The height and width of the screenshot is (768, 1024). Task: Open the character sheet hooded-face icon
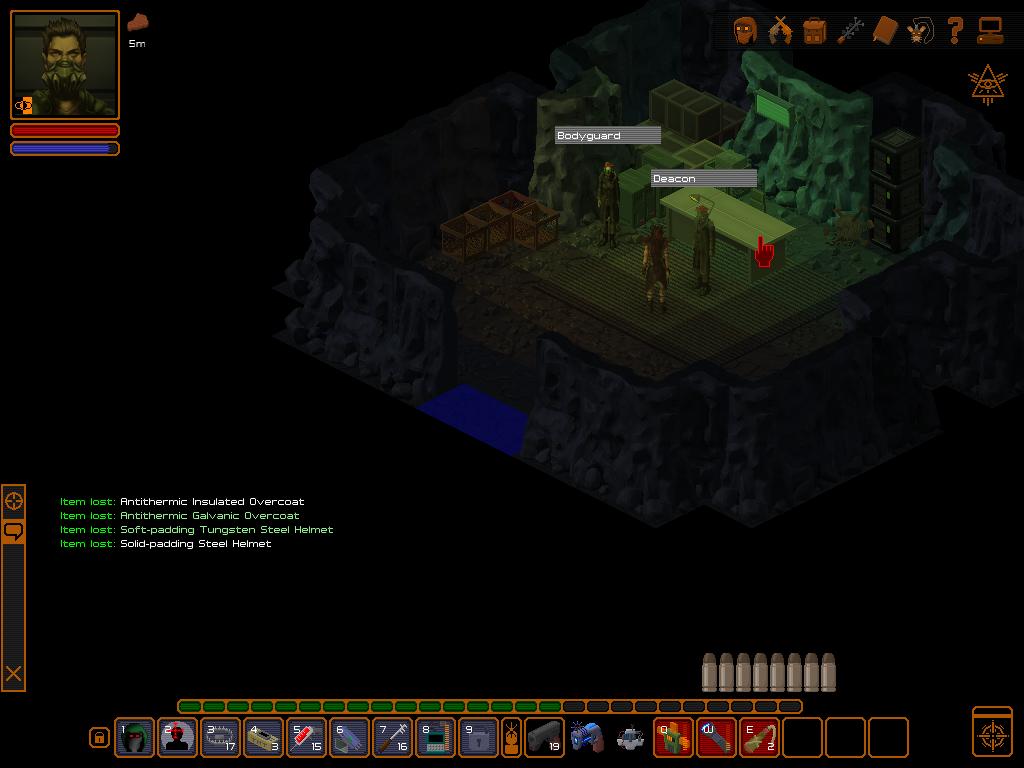(744, 31)
